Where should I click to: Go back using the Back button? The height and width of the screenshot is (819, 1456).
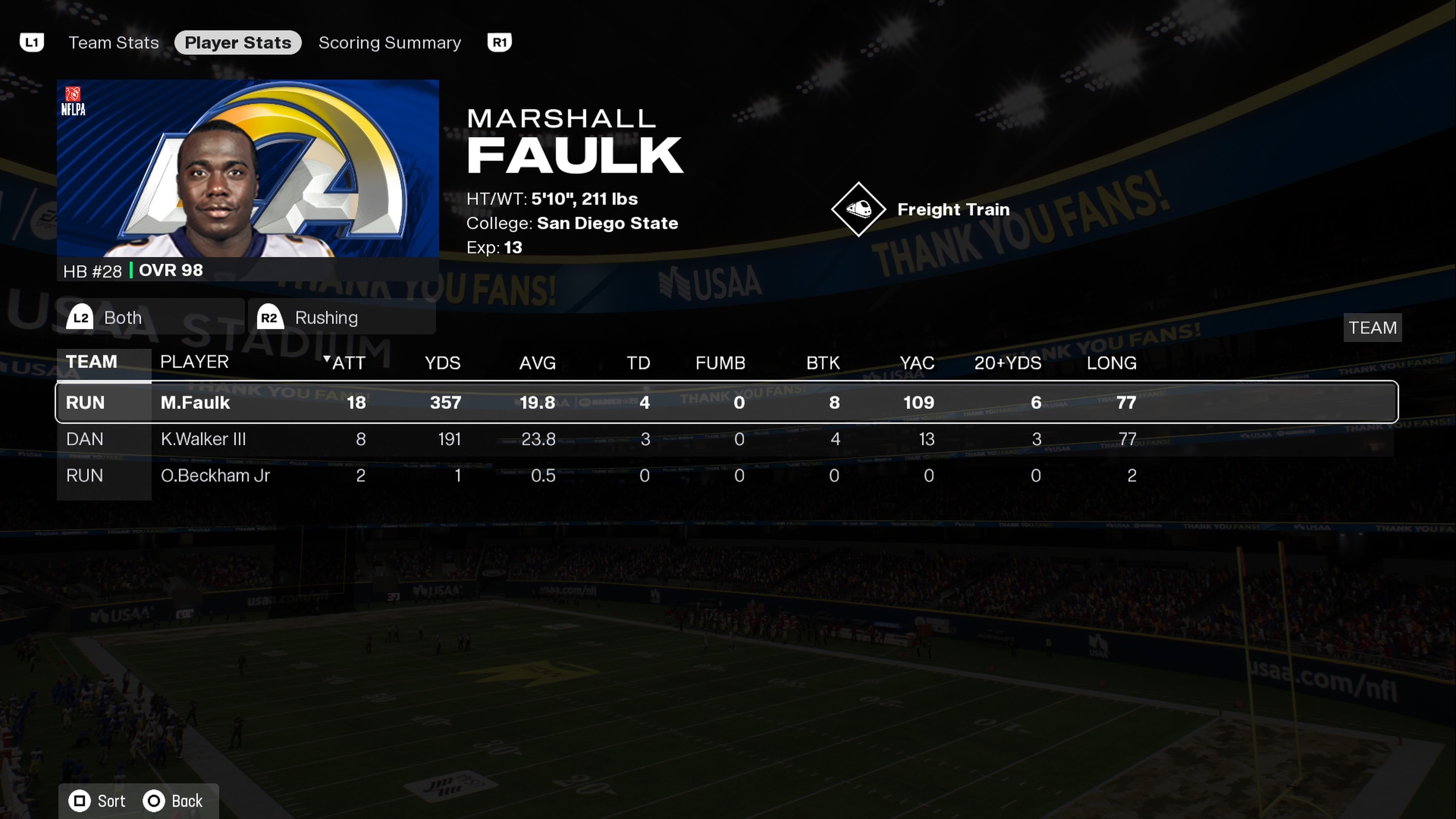[174, 801]
